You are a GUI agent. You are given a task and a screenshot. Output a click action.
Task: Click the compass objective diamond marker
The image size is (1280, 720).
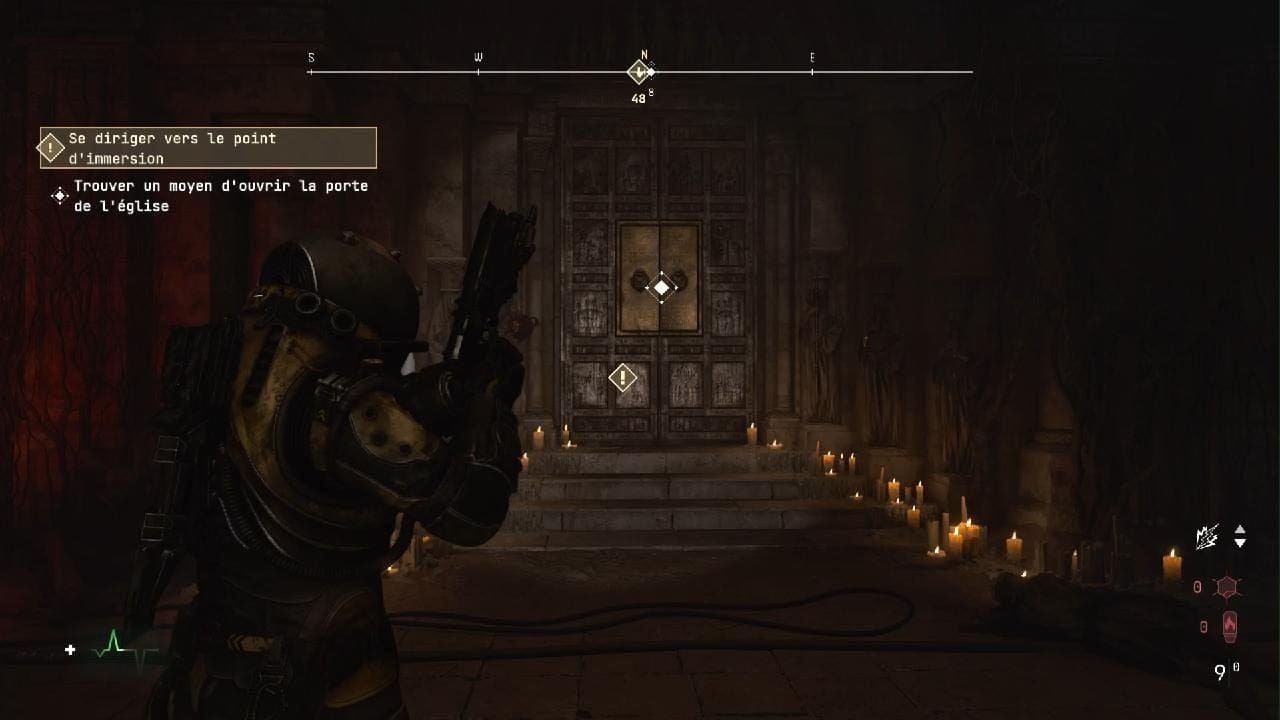tap(639, 72)
